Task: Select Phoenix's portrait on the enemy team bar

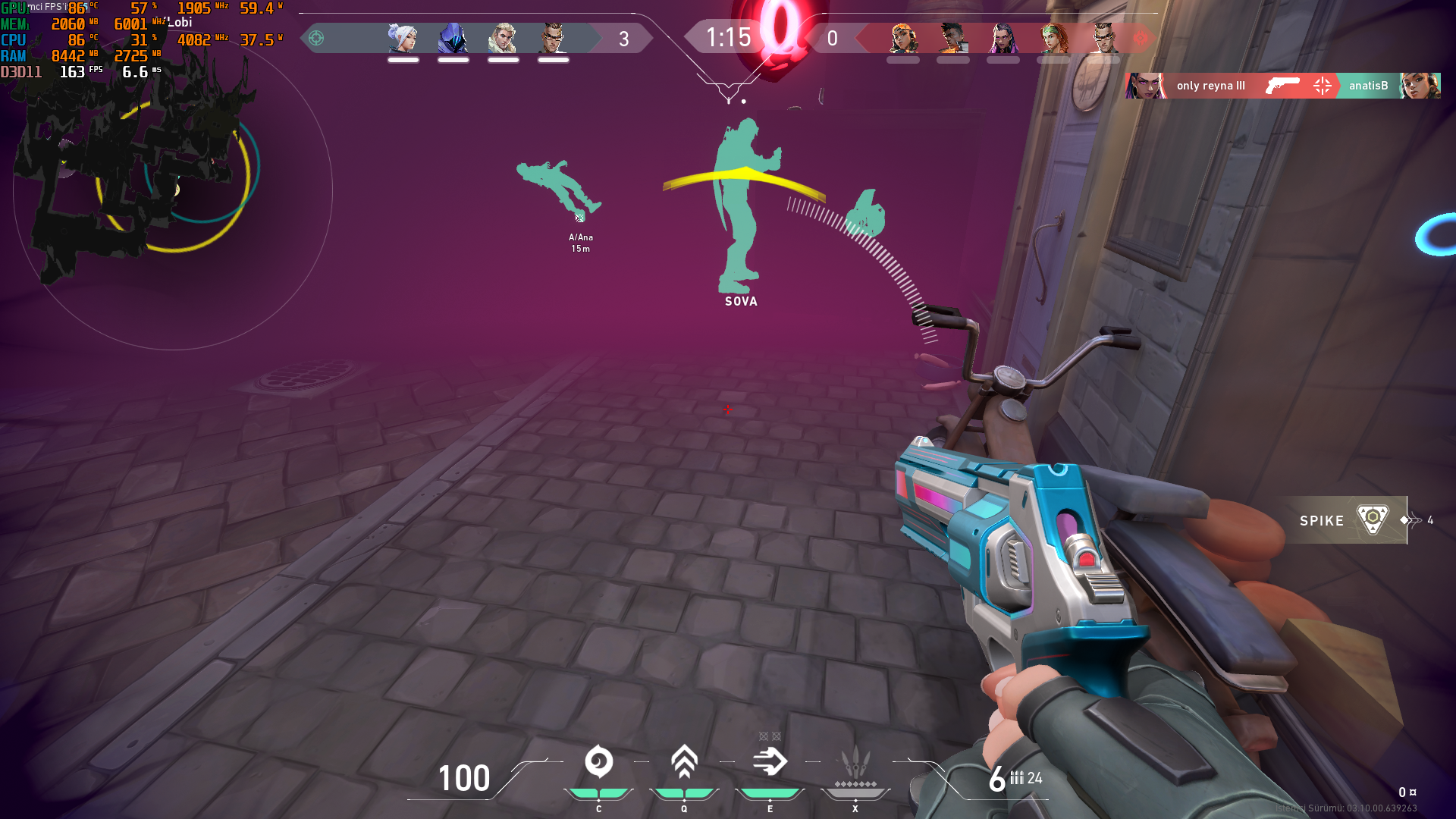Action: (x=953, y=38)
